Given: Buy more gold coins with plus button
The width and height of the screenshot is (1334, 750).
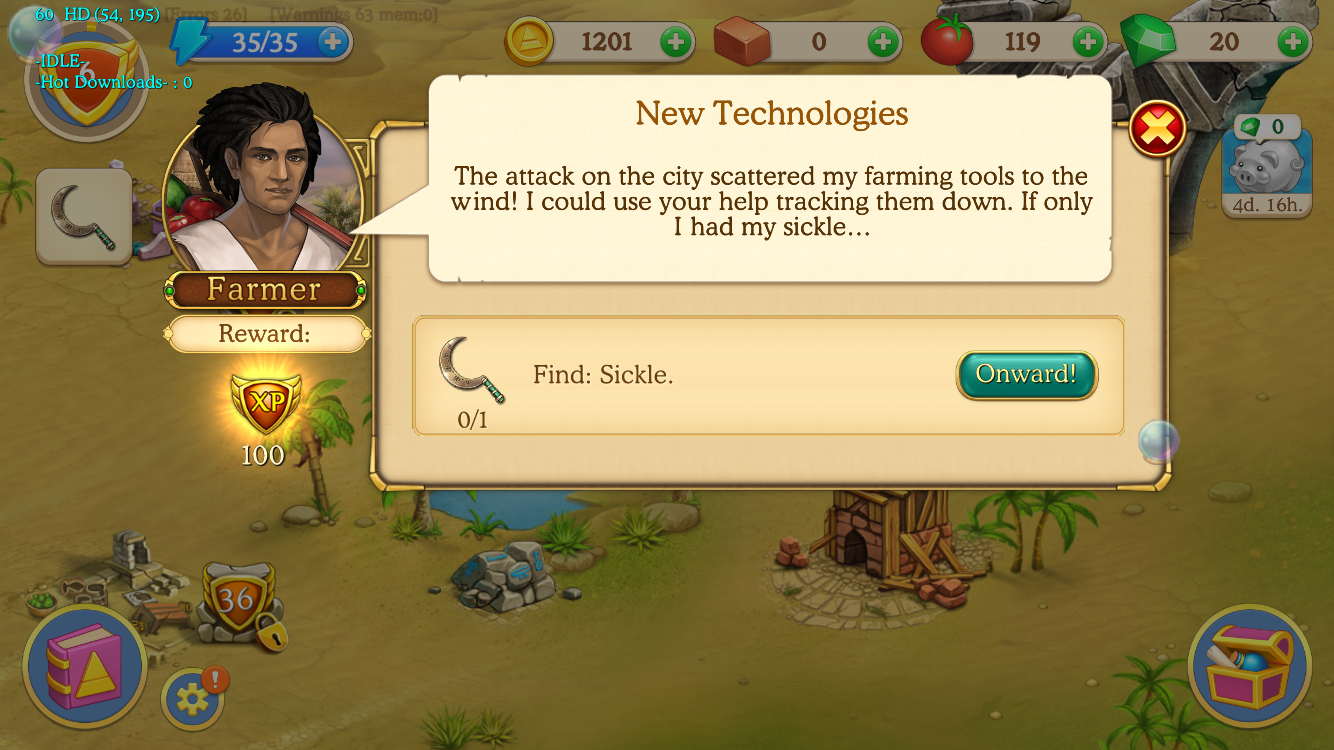Looking at the screenshot, I should tap(676, 42).
